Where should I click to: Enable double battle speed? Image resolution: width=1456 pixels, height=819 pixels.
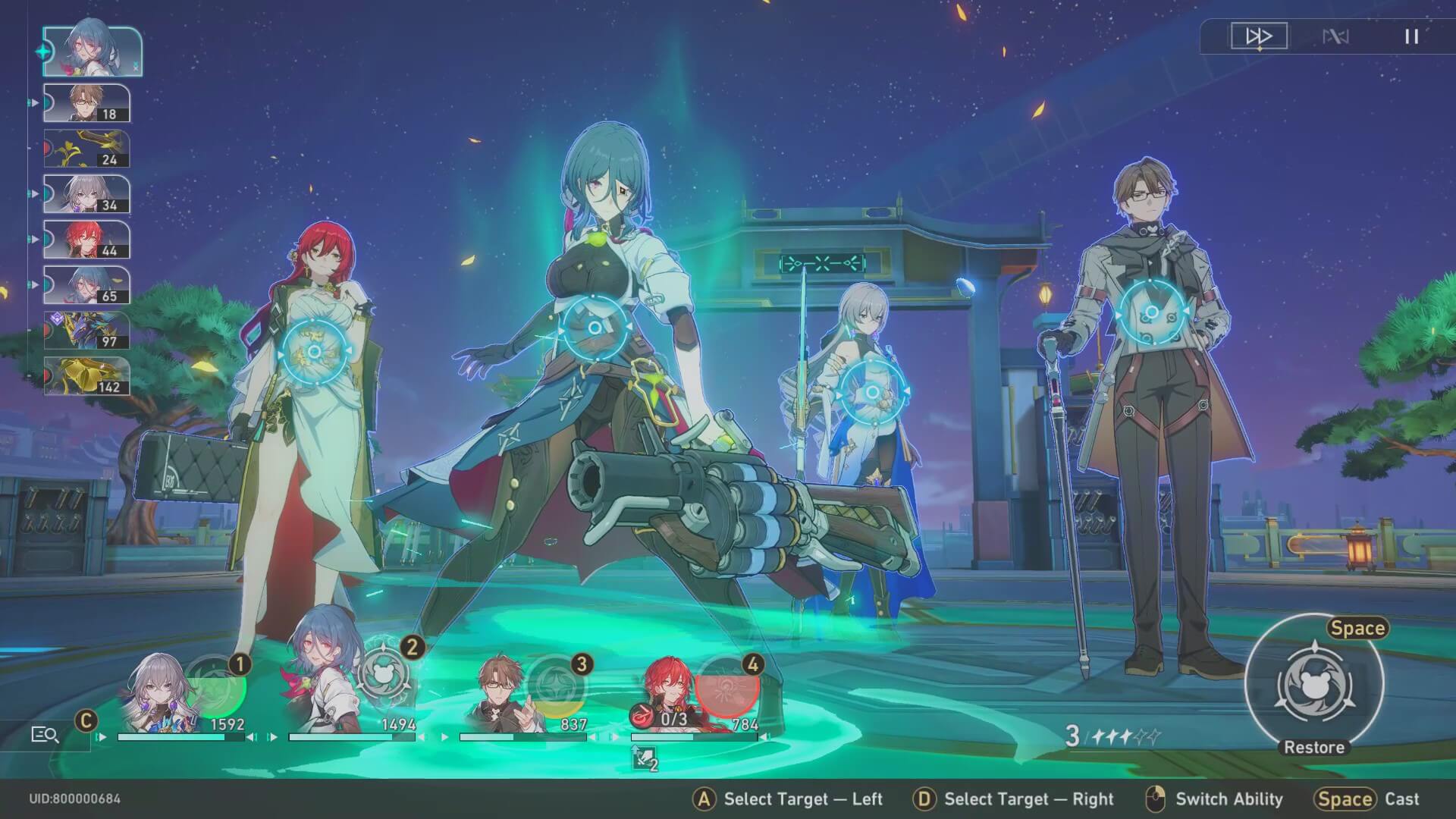1258,36
